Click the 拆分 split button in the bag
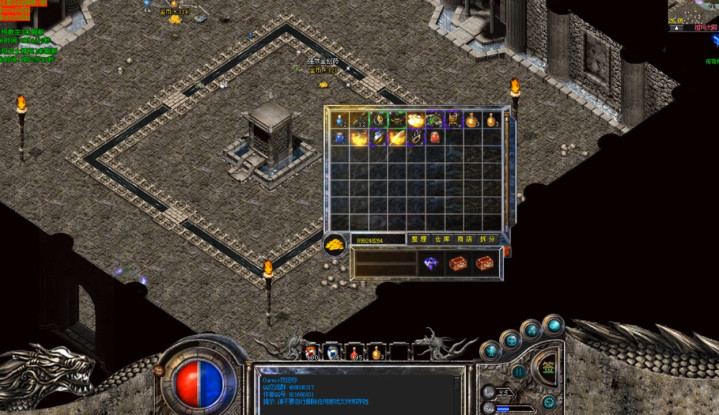Image resolution: width=719 pixels, height=415 pixels. tap(490, 240)
